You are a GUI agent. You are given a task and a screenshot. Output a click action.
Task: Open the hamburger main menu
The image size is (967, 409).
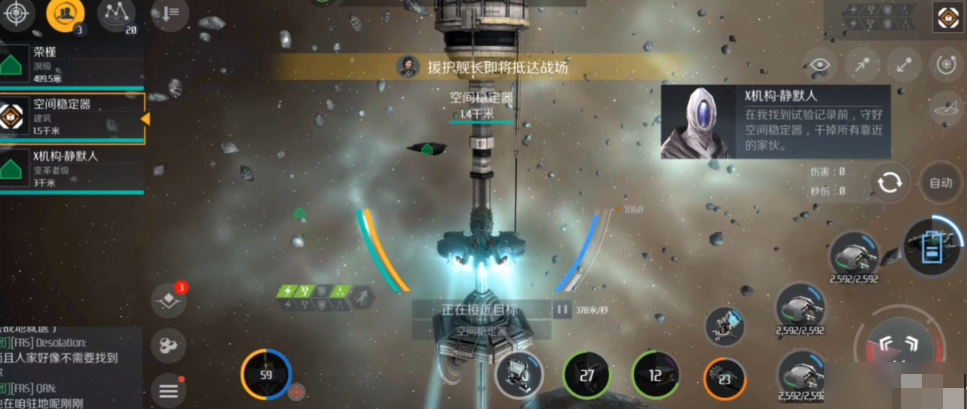(168, 389)
